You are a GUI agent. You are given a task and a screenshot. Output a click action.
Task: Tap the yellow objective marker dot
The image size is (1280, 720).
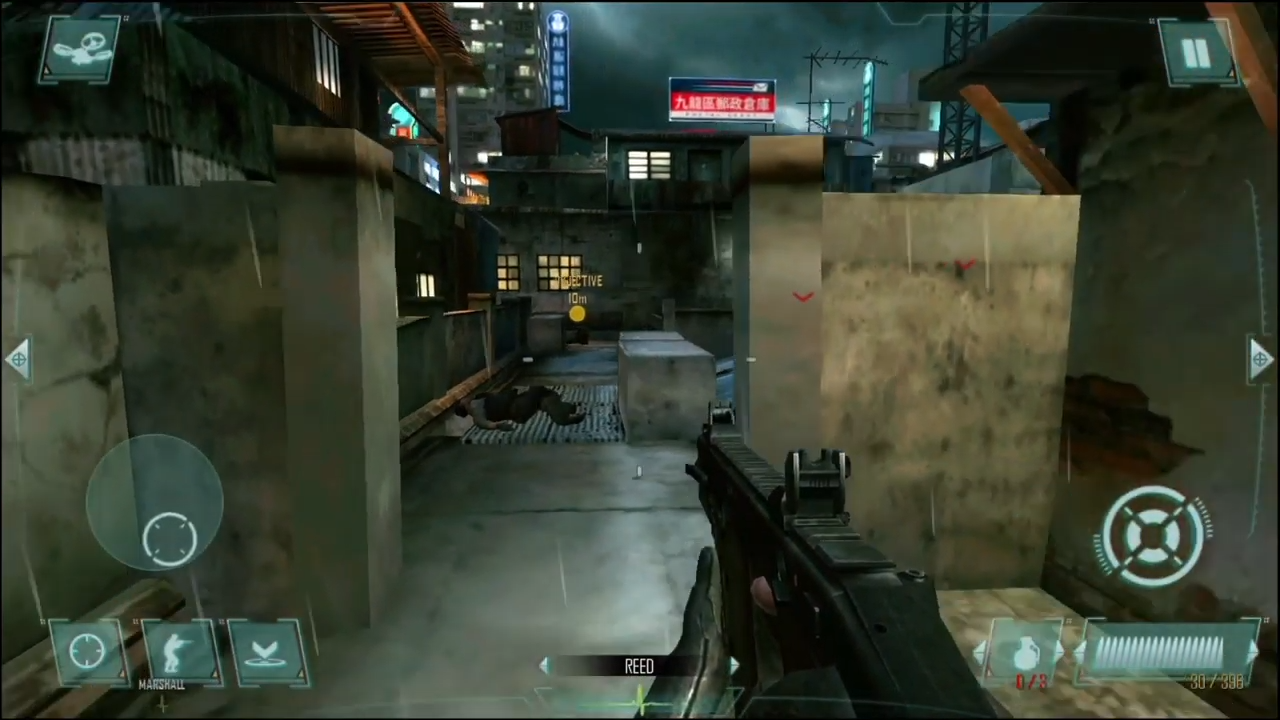click(x=578, y=316)
